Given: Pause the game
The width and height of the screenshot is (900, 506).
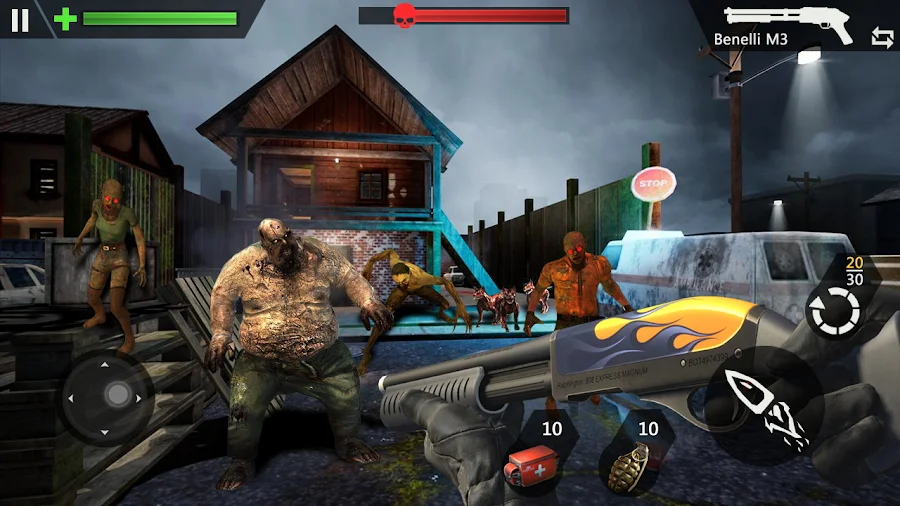Looking at the screenshot, I should click(x=20, y=19).
